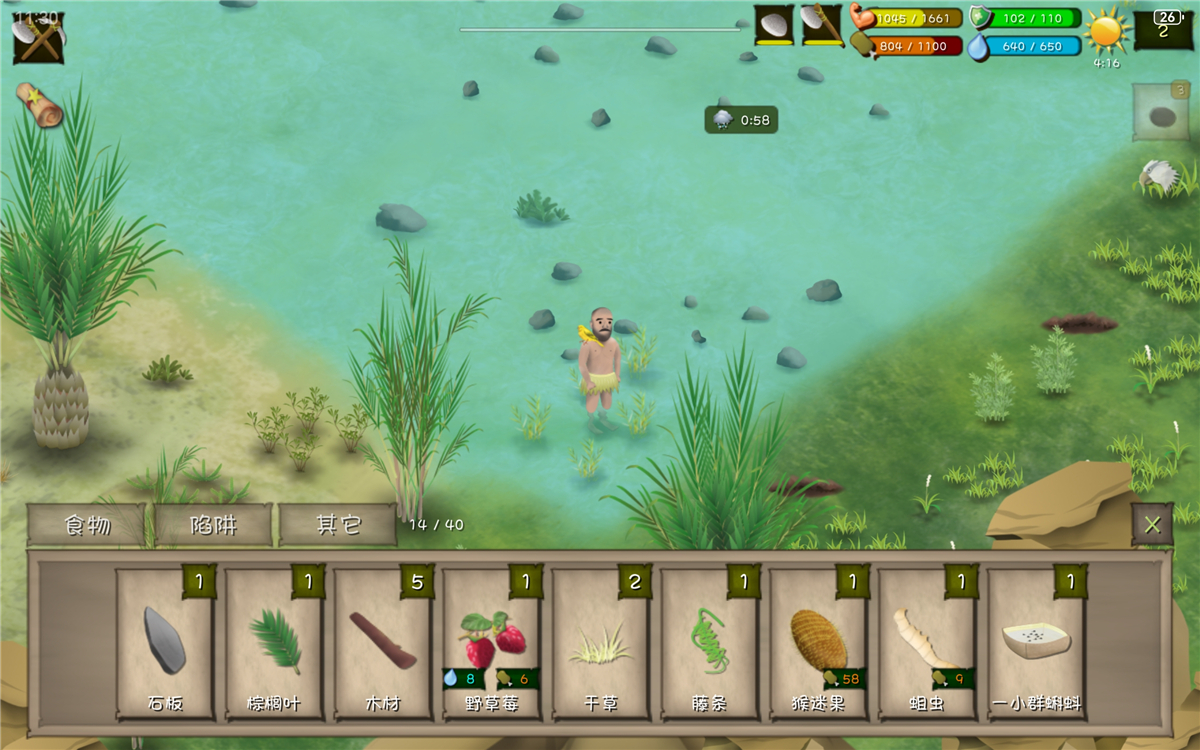Select the 藤条 vine item slot

click(x=710, y=645)
